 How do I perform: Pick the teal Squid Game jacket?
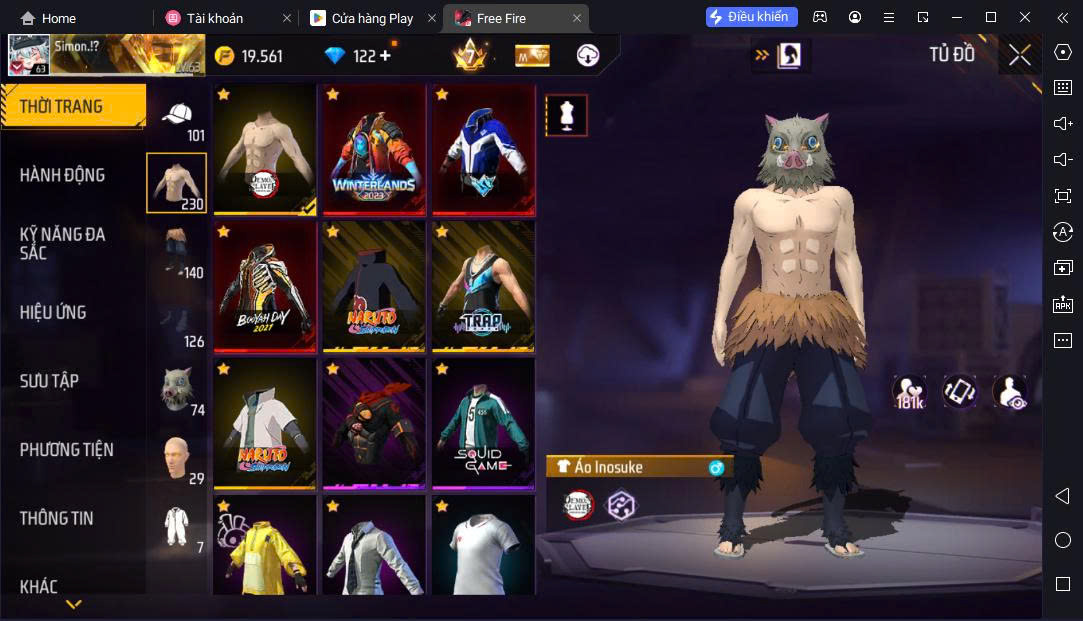(483, 423)
